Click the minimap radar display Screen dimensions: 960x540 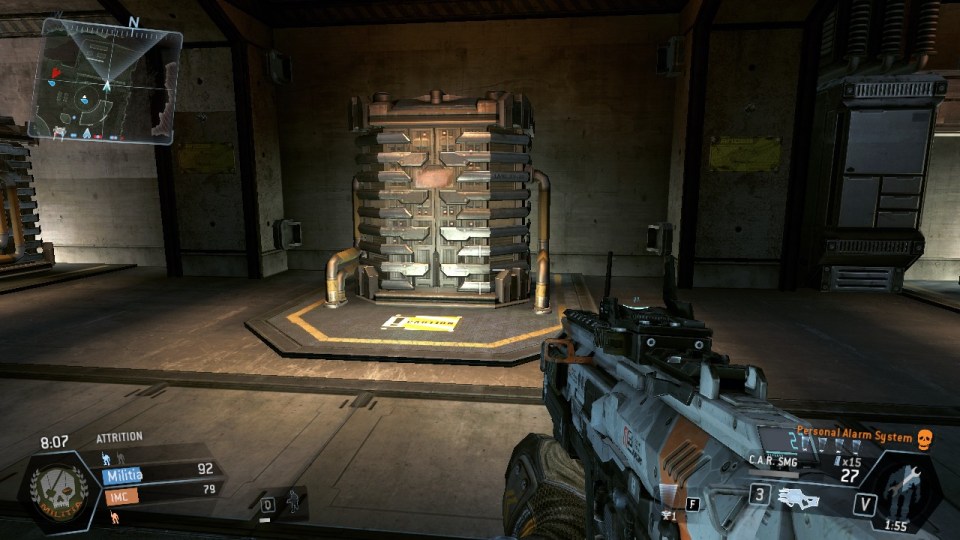[x=104, y=80]
